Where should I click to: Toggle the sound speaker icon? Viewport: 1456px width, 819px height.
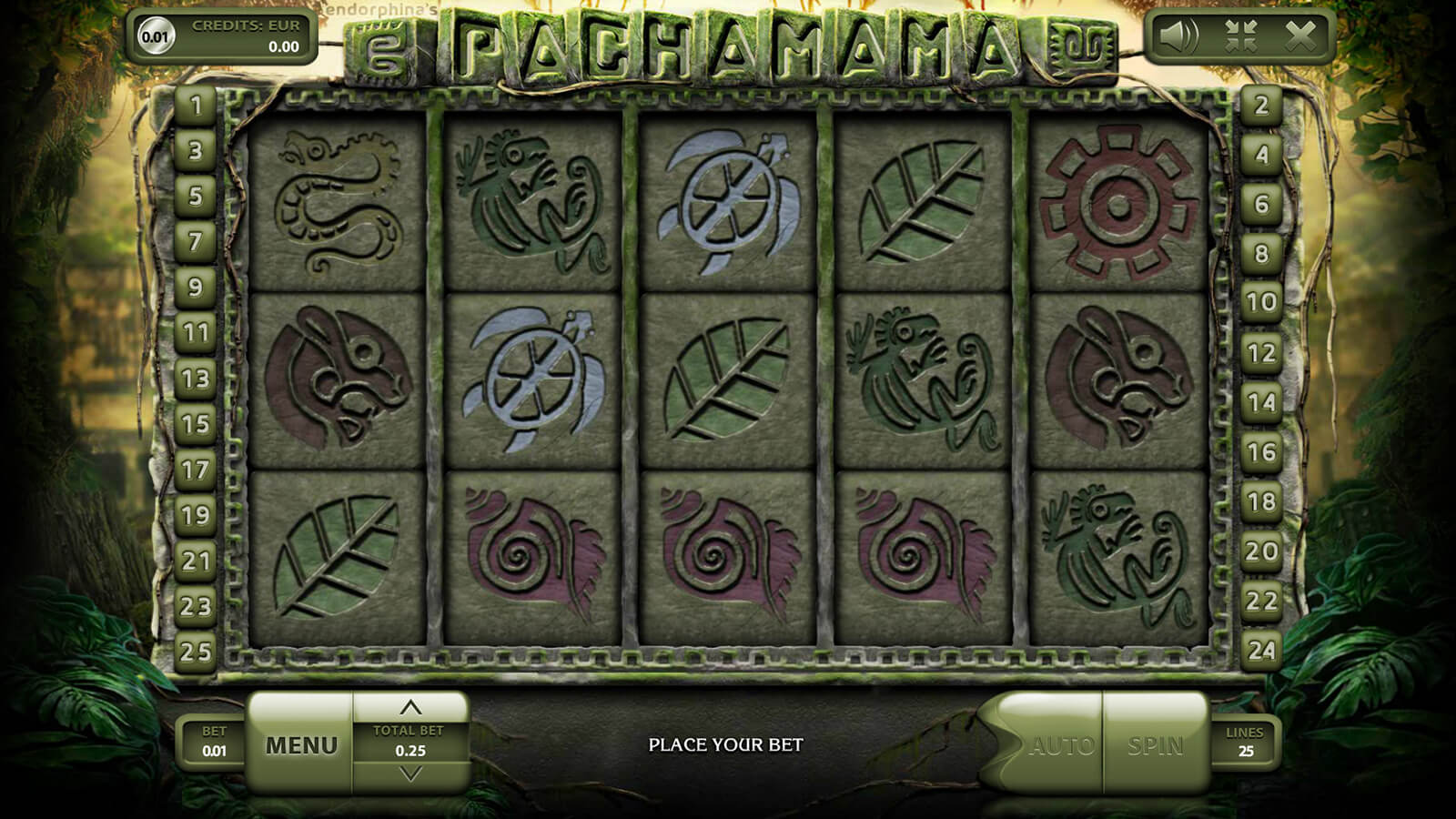point(1180,36)
